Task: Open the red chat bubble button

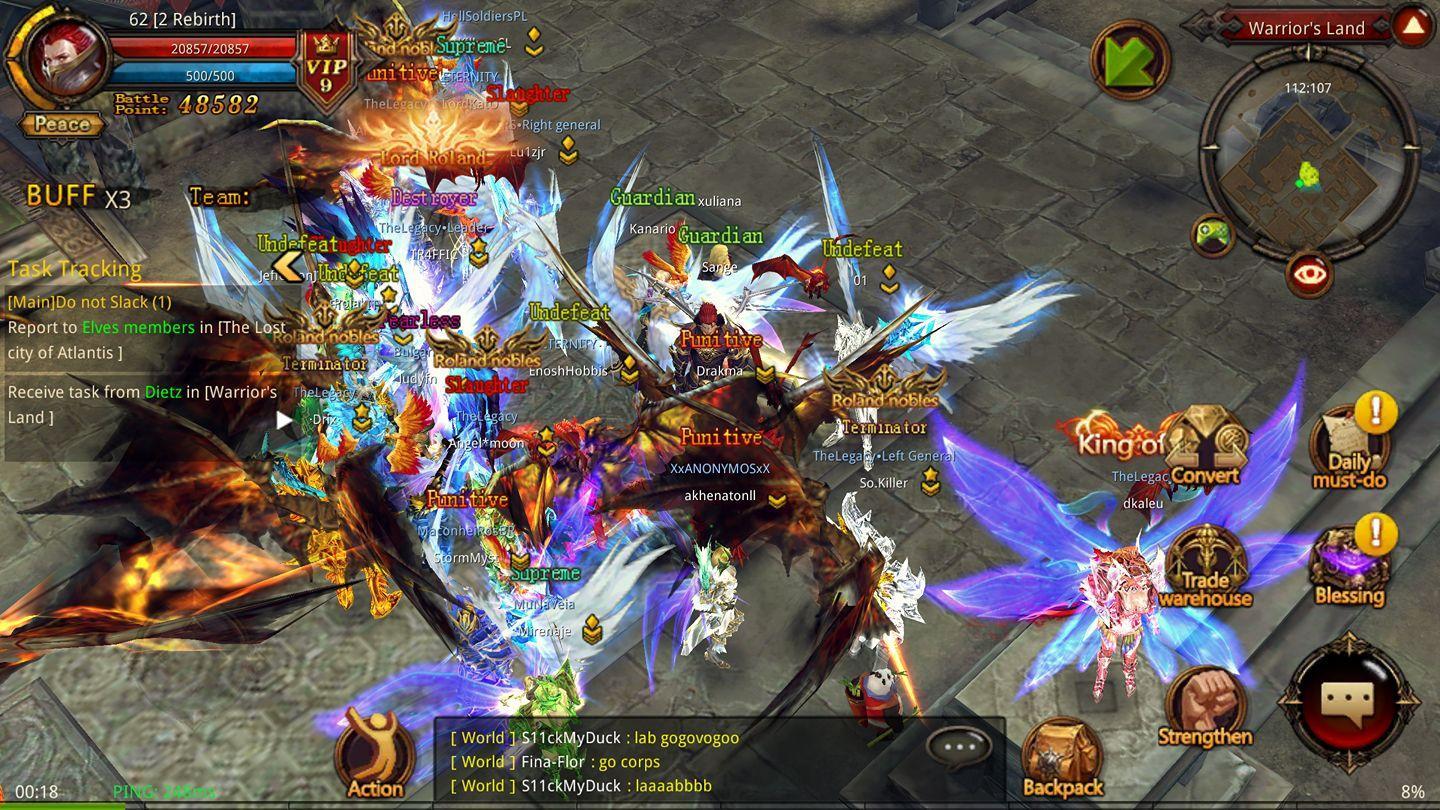Action: coord(1350,702)
